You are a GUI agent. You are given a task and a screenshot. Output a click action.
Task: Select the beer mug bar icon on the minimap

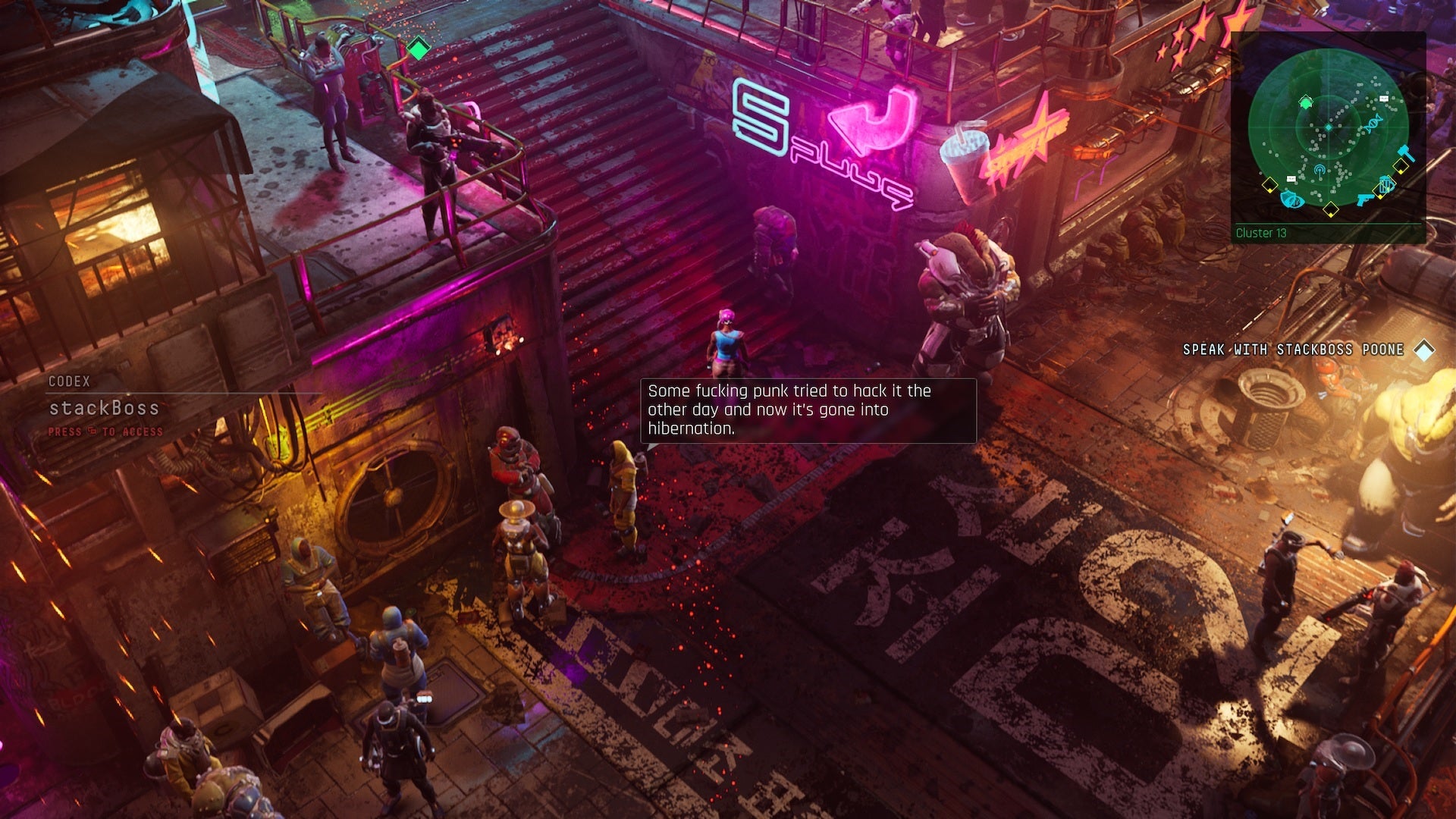(1385, 184)
